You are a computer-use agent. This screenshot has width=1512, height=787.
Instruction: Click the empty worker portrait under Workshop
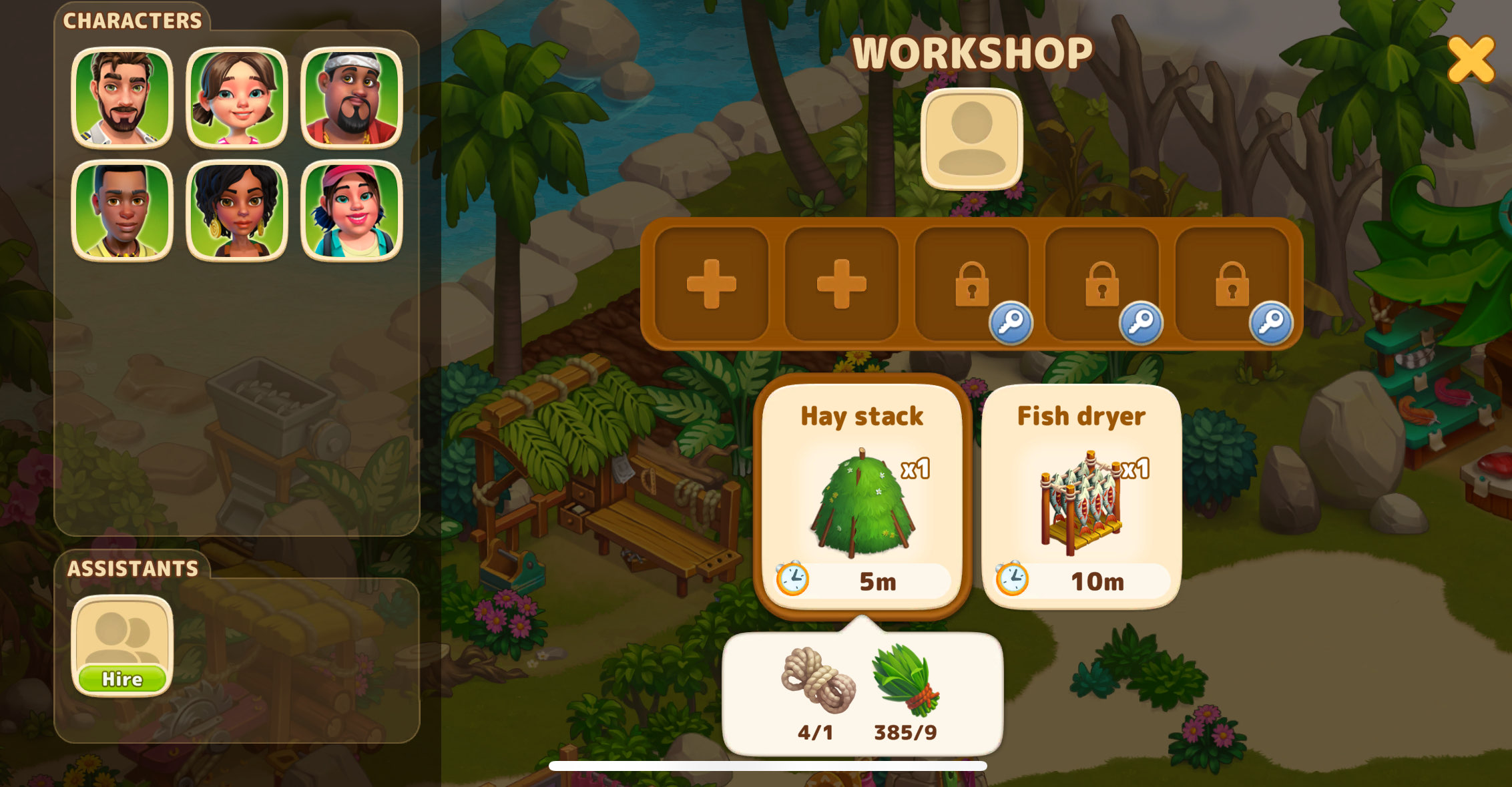pyautogui.click(x=971, y=139)
